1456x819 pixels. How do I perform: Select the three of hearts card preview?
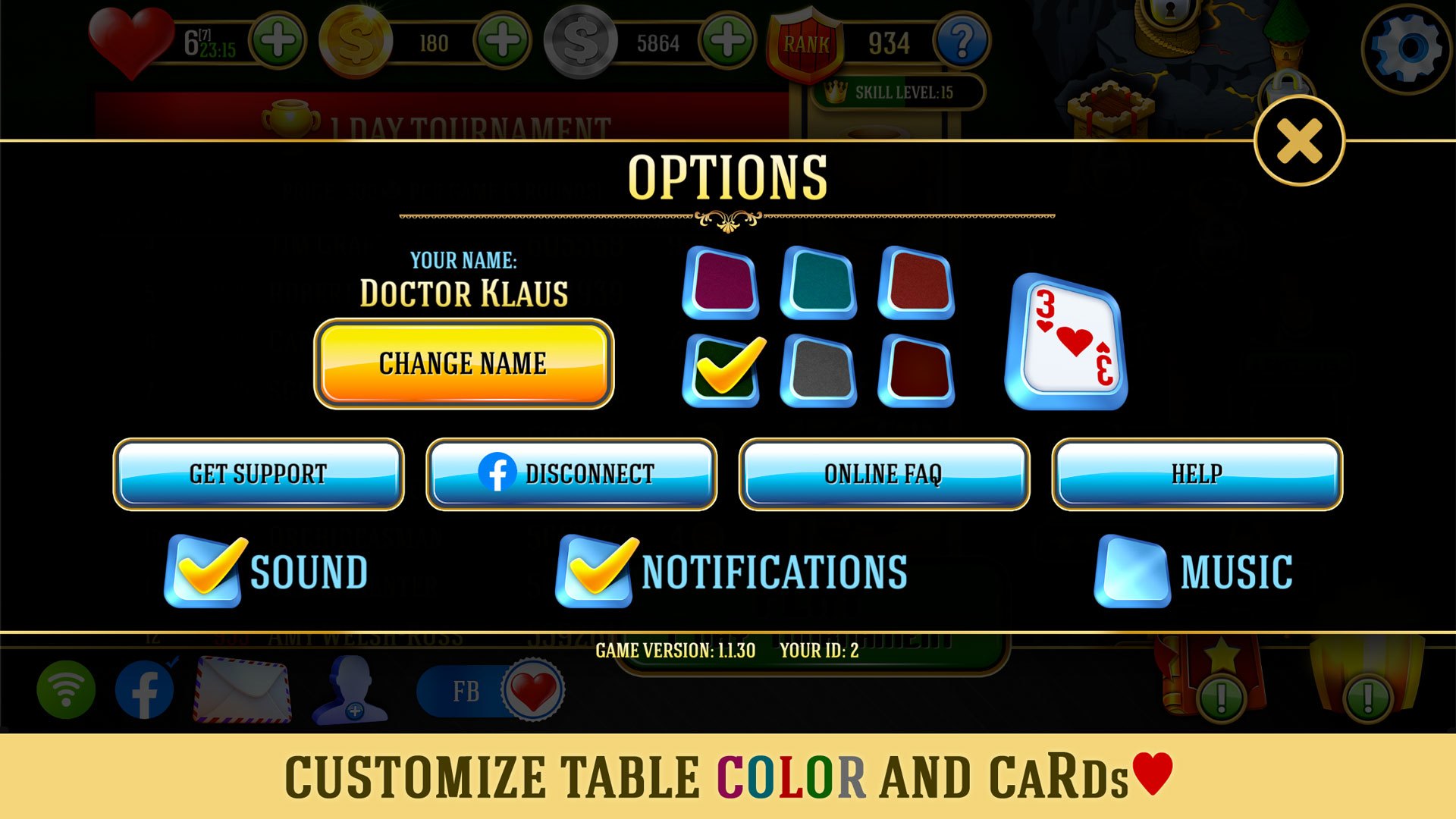click(1065, 340)
